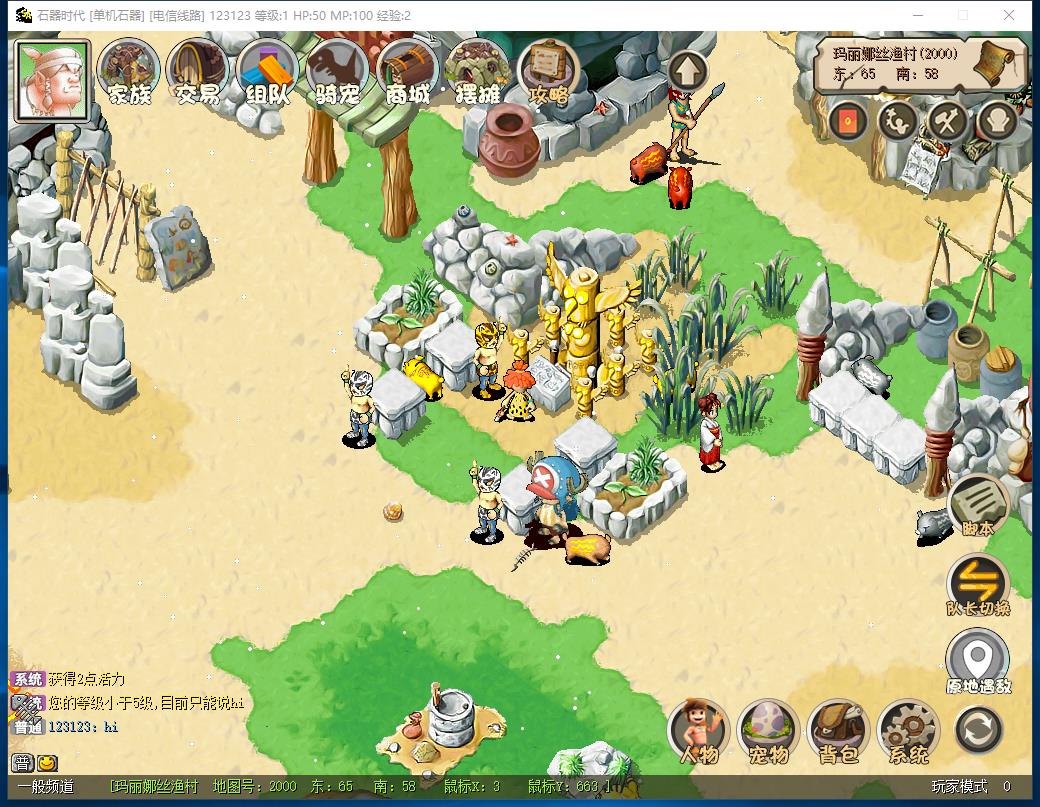Open the 背包 (backpack) inventory
The image size is (1040, 807).
[838, 731]
